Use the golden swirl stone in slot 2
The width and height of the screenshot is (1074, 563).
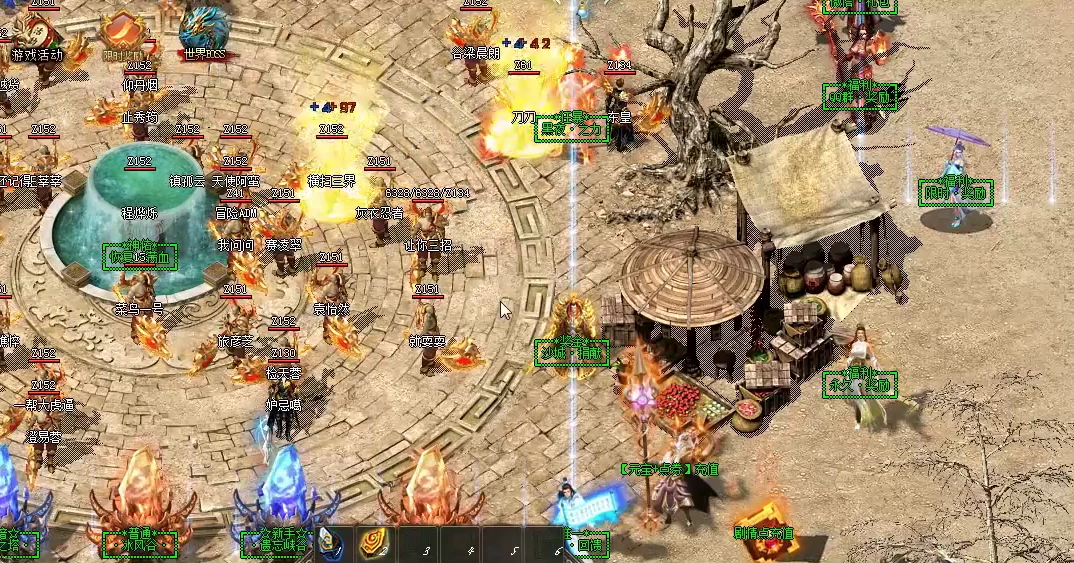tap(374, 544)
